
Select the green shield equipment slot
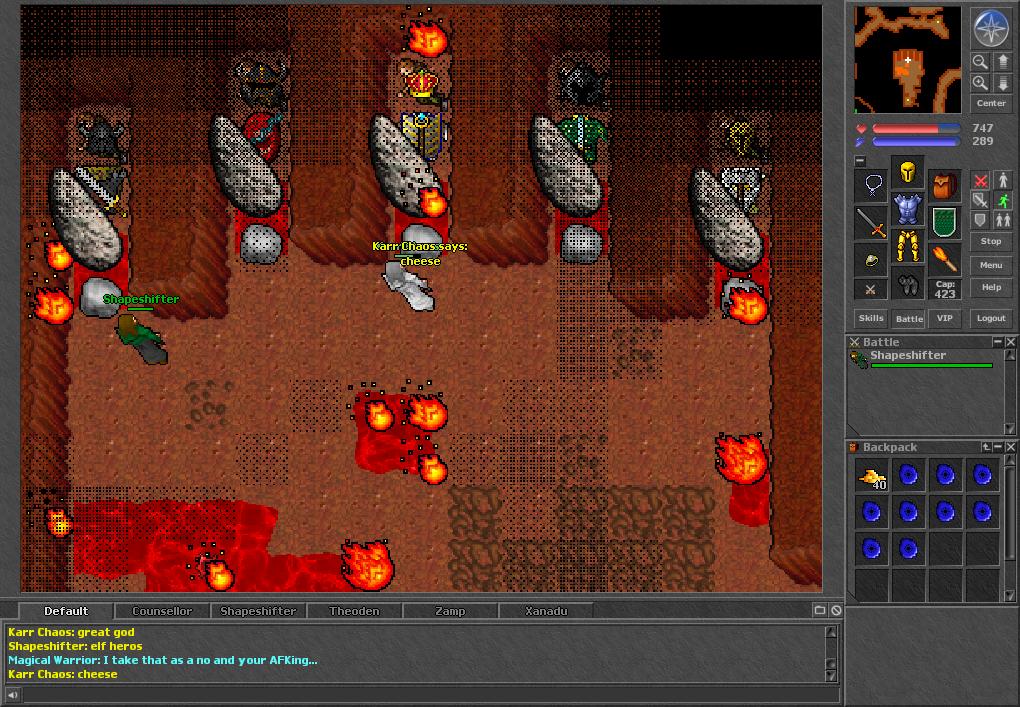tap(945, 222)
